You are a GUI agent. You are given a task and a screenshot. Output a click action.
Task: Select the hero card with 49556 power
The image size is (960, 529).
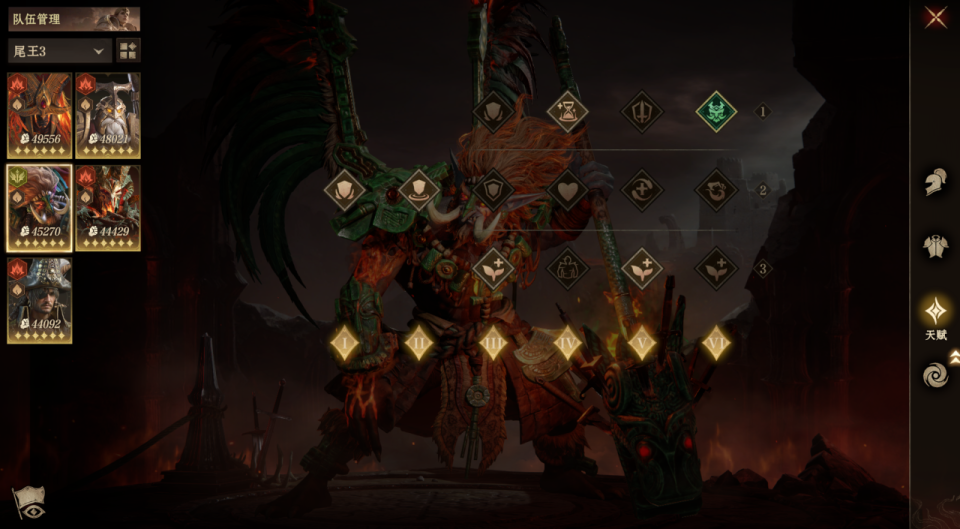coord(40,115)
